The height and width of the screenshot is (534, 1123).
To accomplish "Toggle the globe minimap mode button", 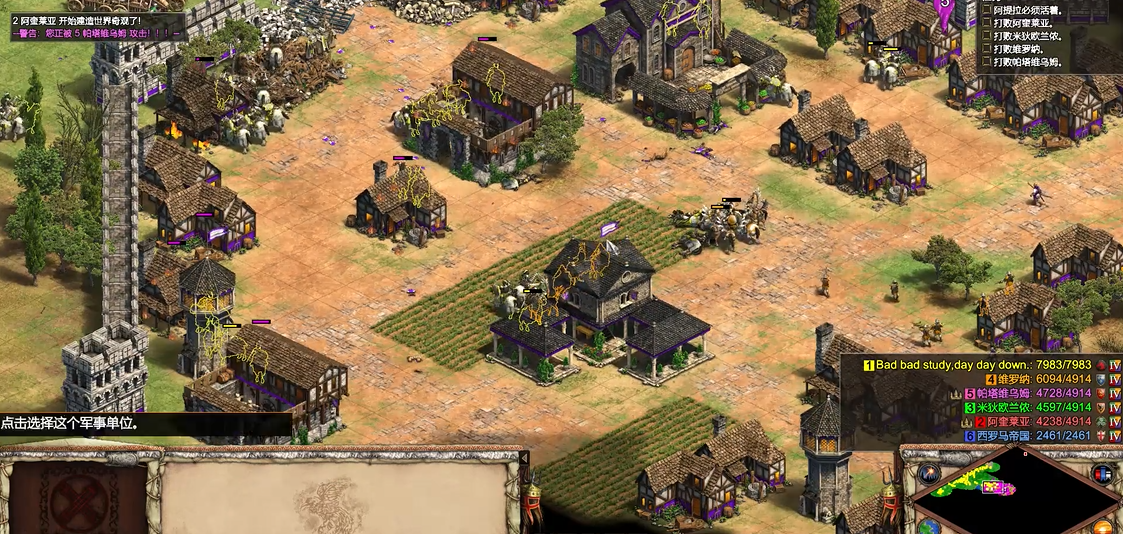I will 929,526.
